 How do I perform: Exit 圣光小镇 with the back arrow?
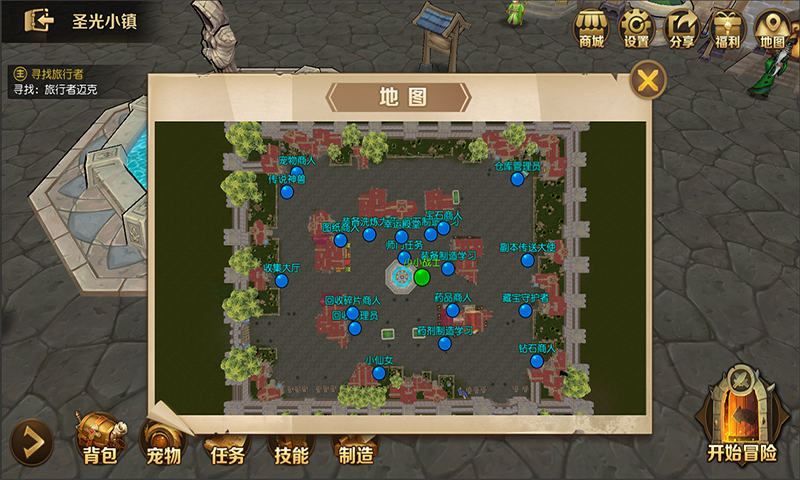click(39, 20)
